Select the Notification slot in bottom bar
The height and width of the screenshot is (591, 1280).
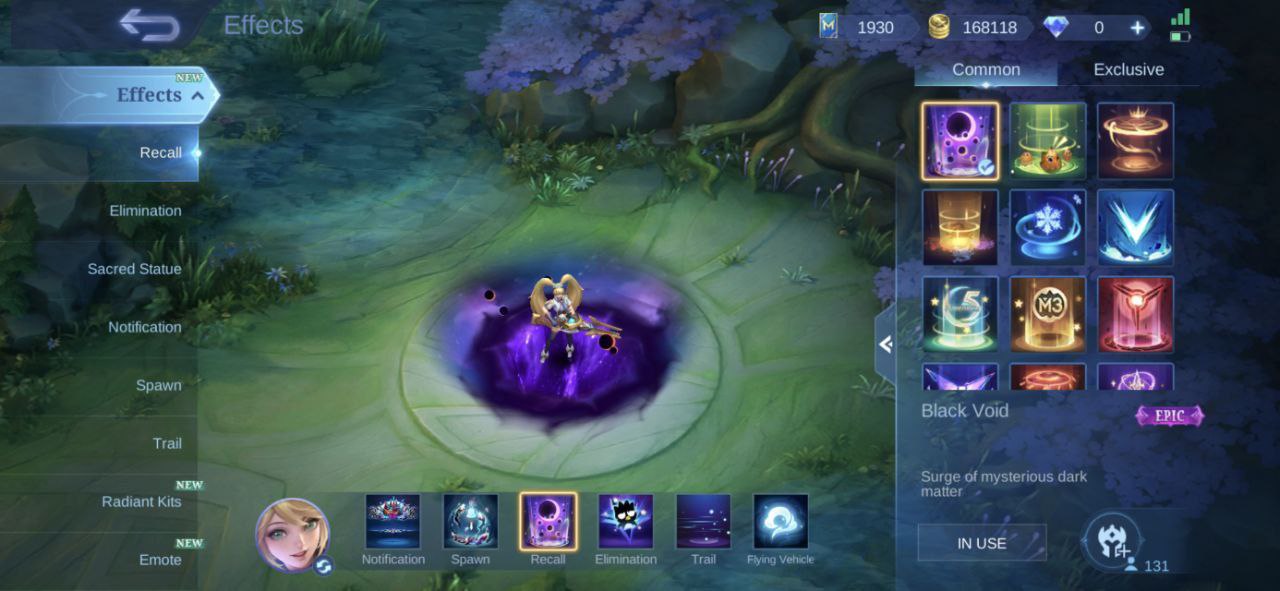click(x=393, y=523)
